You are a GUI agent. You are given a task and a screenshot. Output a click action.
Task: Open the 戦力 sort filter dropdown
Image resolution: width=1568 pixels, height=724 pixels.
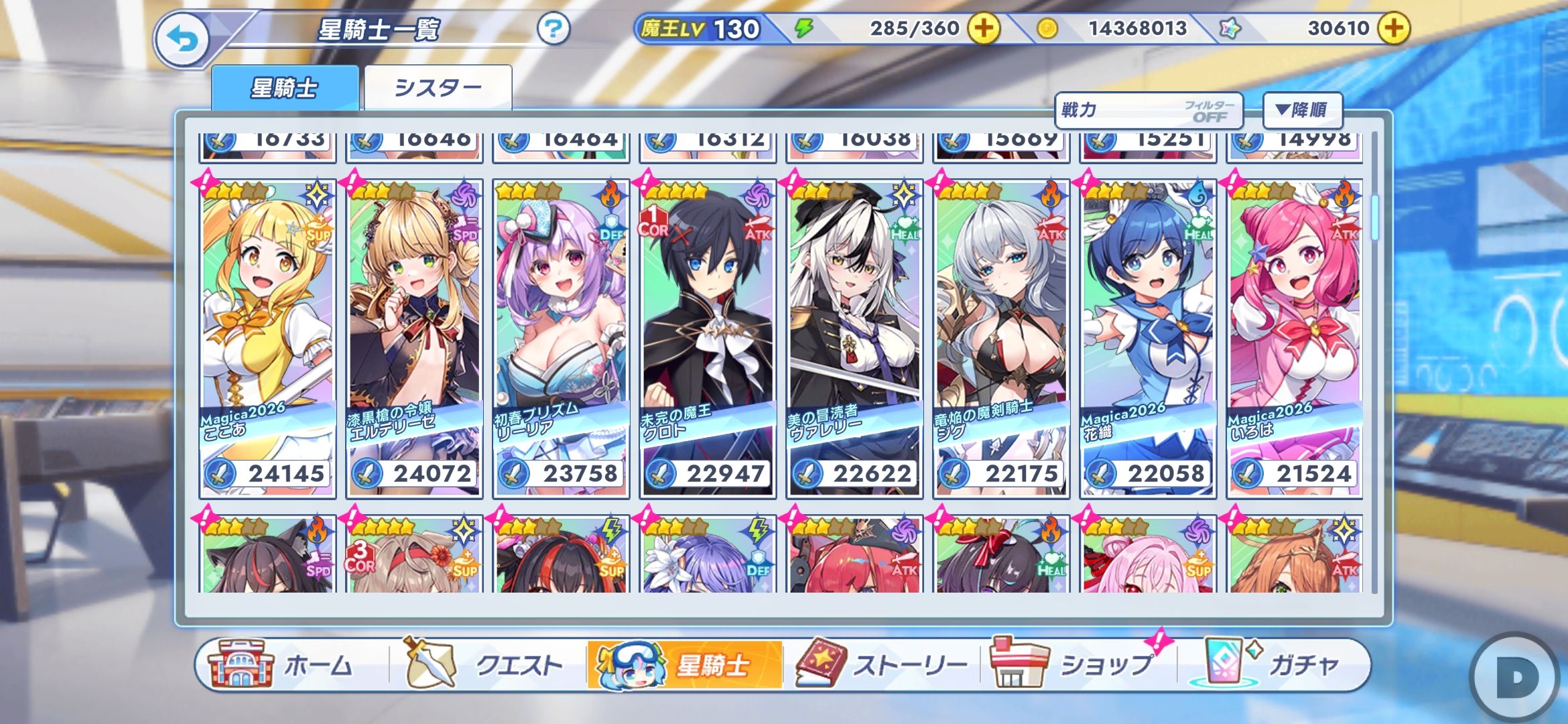coord(1149,111)
